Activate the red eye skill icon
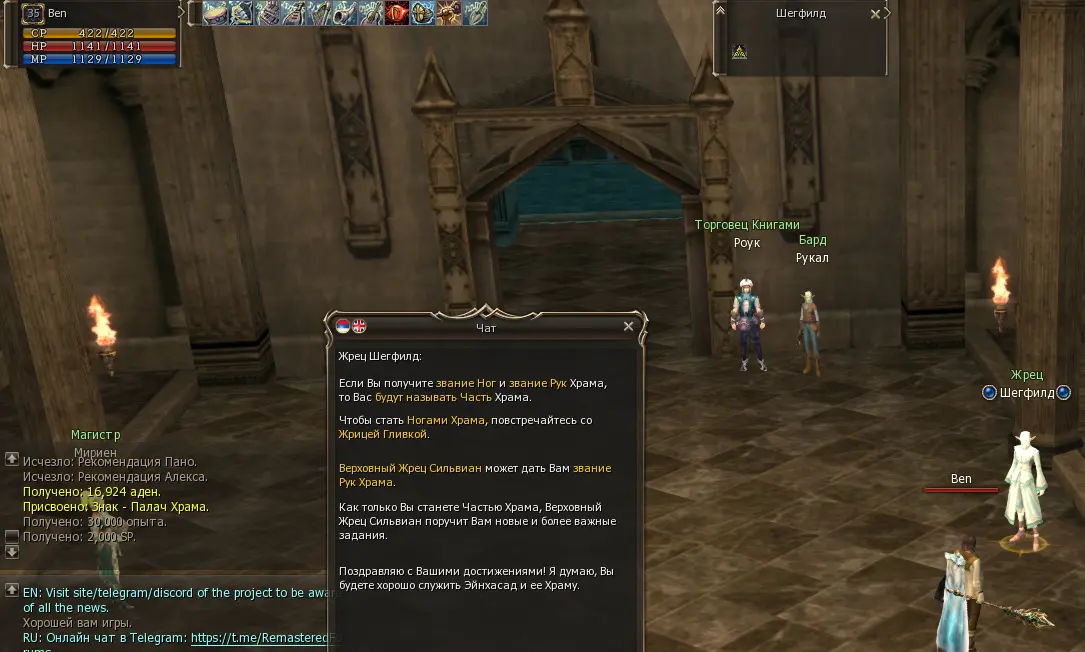 click(x=397, y=13)
